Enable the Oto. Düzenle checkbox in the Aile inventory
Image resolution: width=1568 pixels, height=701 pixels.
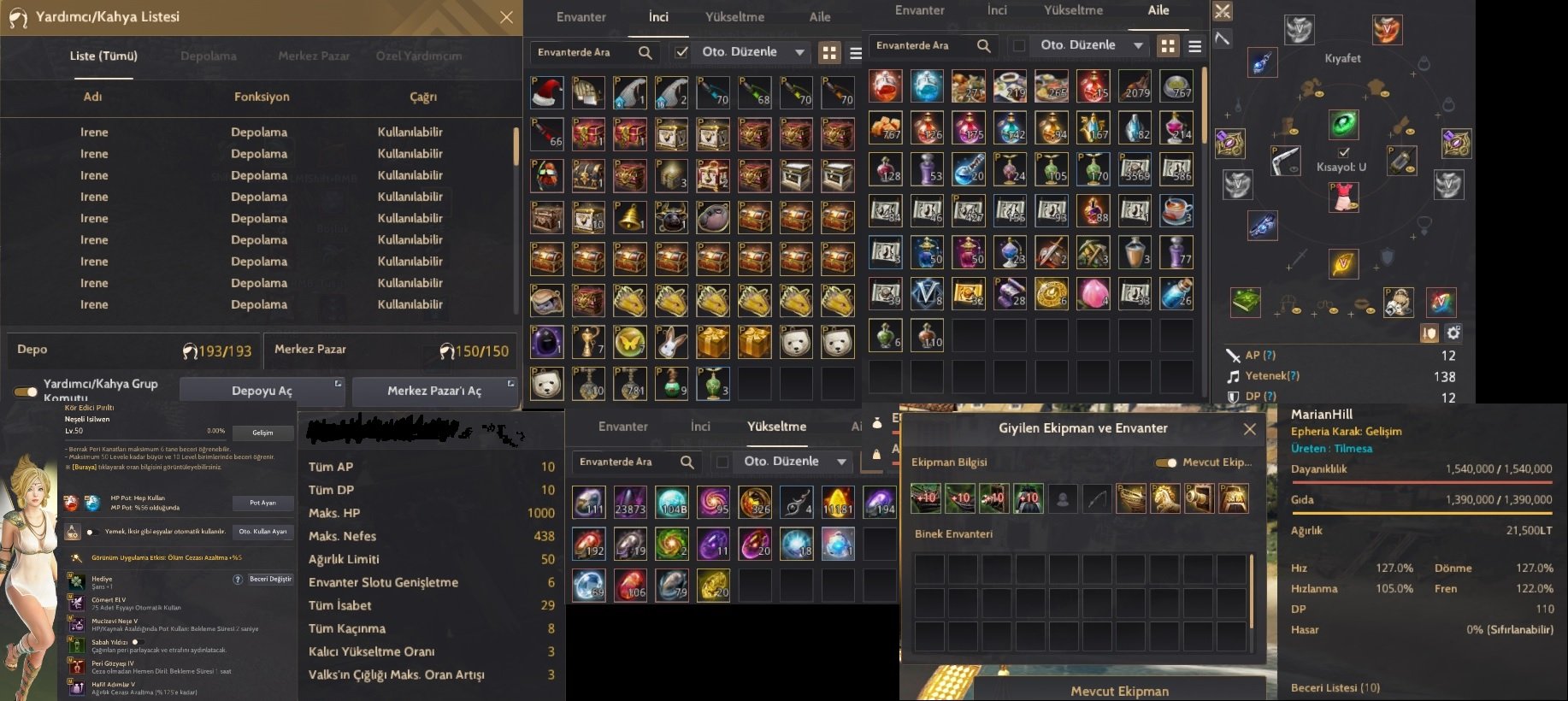click(x=1017, y=45)
